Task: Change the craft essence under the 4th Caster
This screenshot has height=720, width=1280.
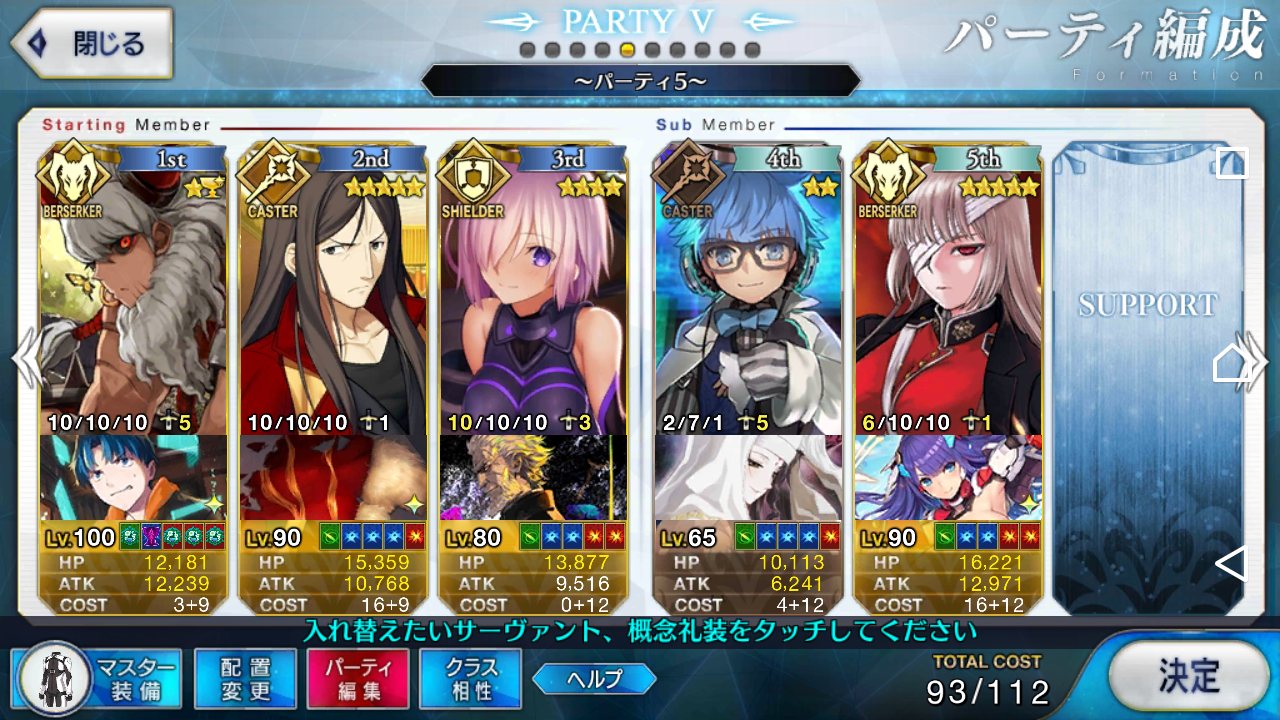Action: point(748,477)
